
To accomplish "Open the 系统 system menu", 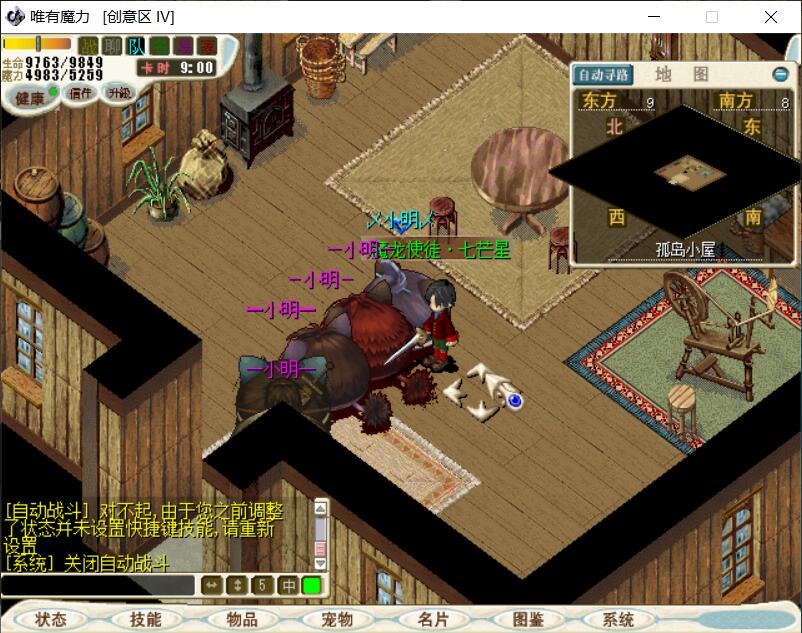I will click(x=618, y=620).
